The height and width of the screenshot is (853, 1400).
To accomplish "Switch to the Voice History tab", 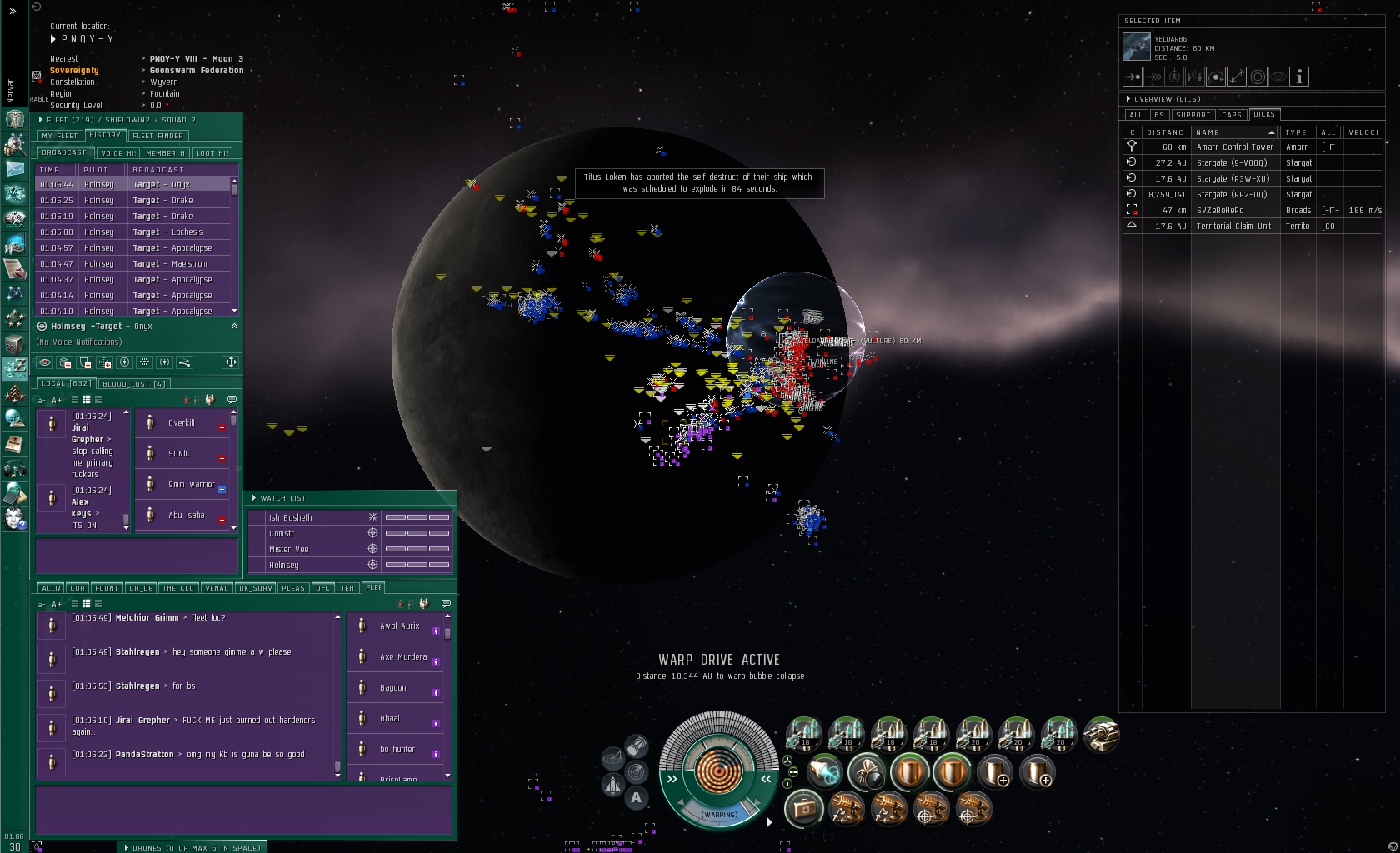I will coord(118,153).
